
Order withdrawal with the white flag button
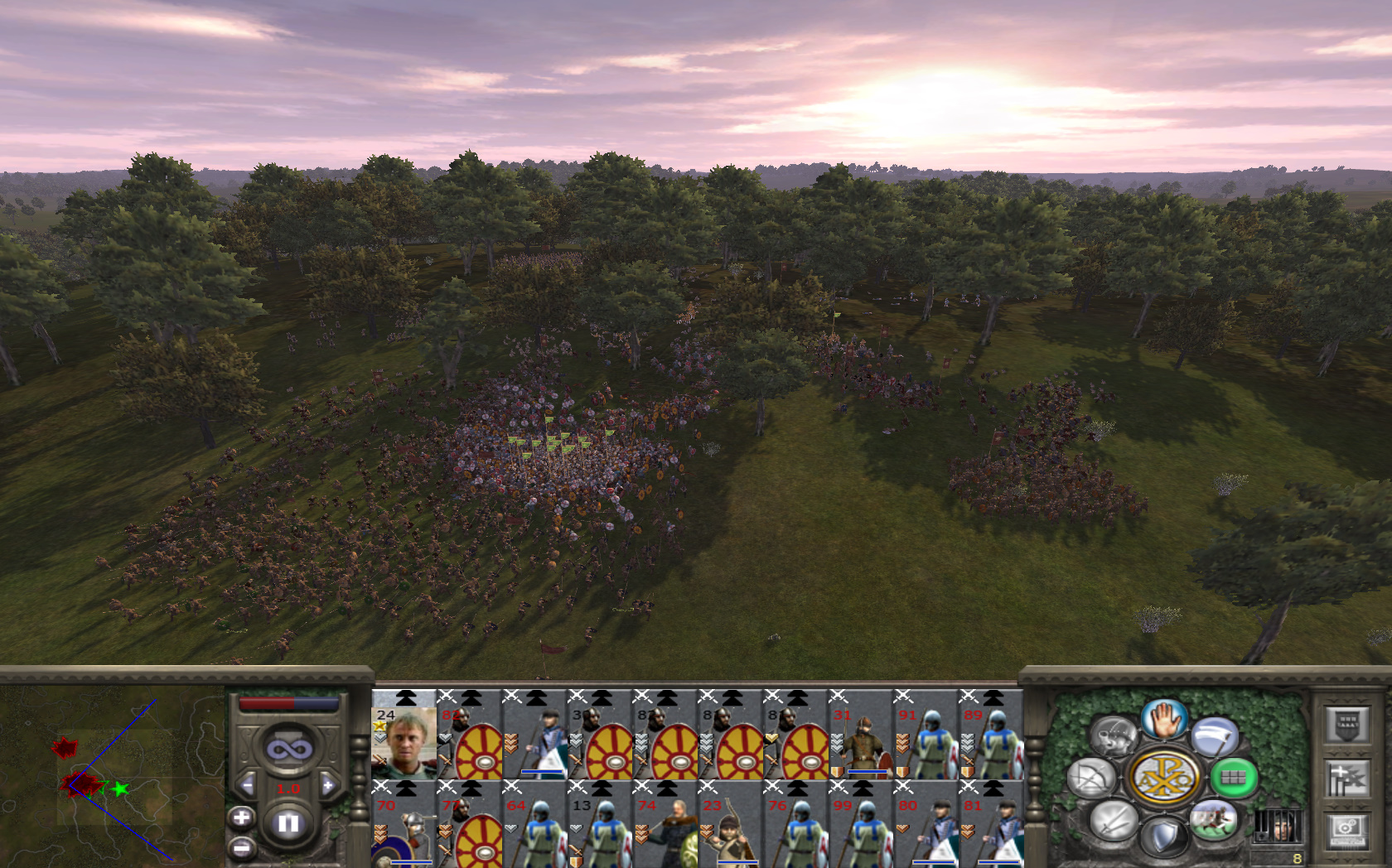pos(1215,736)
